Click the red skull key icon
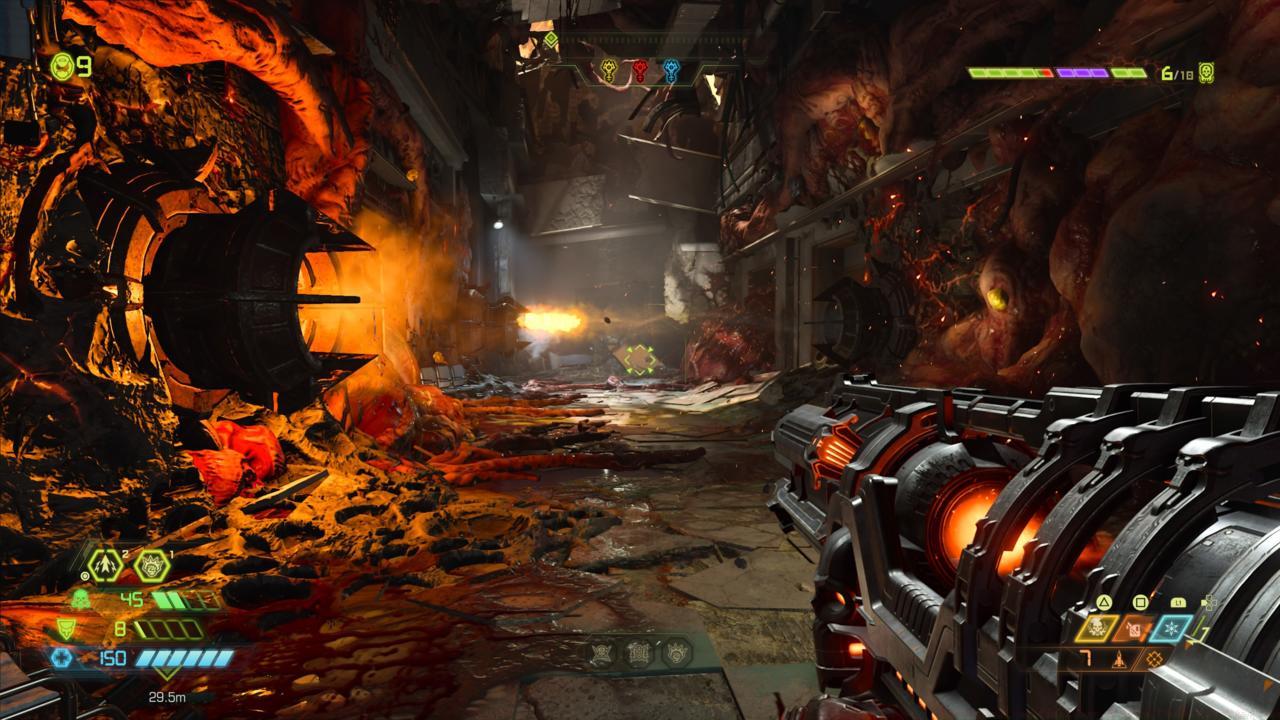The height and width of the screenshot is (720, 1280). [640, 71]
